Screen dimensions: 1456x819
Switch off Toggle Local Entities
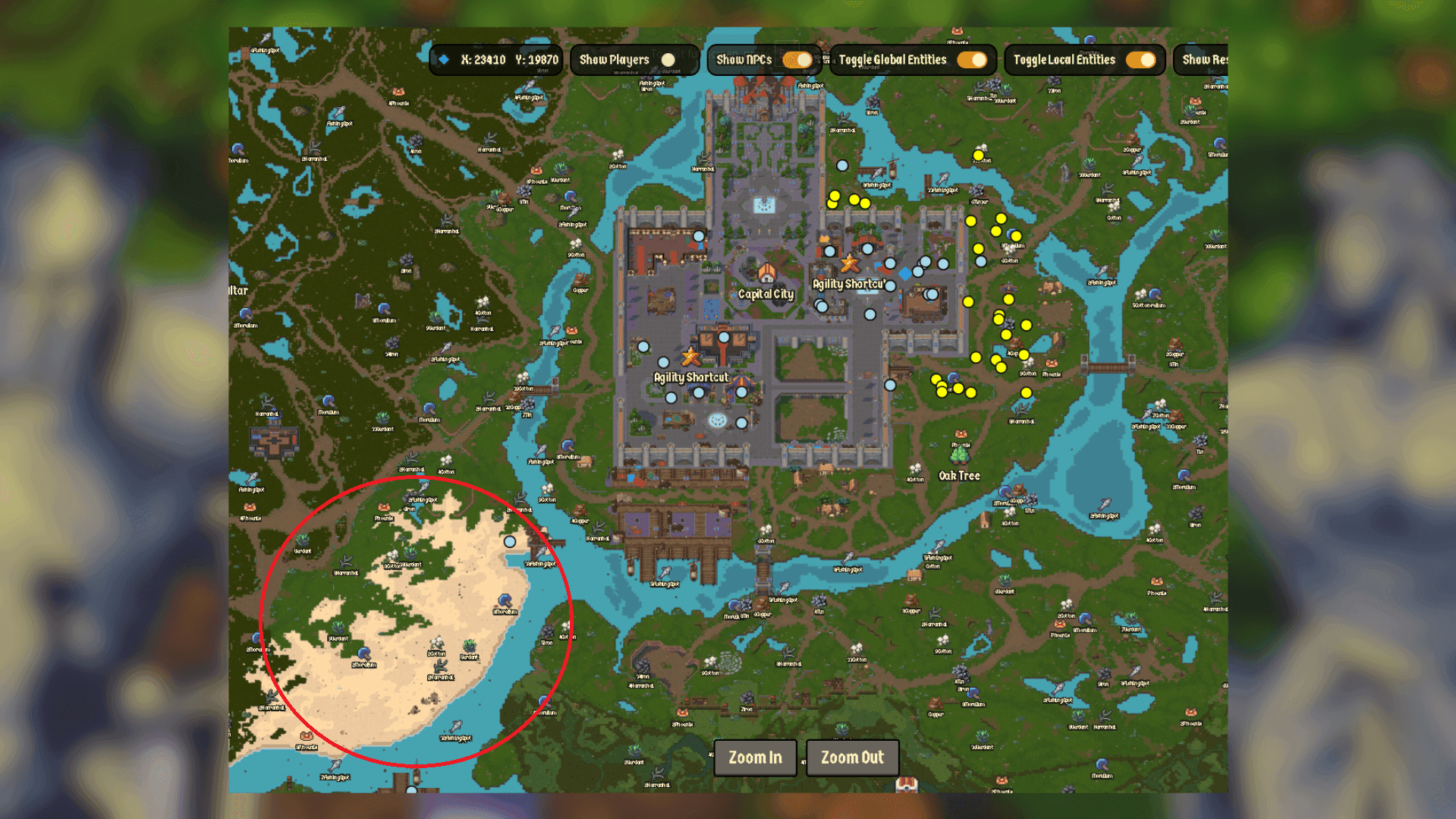(x=1140, y=60)
